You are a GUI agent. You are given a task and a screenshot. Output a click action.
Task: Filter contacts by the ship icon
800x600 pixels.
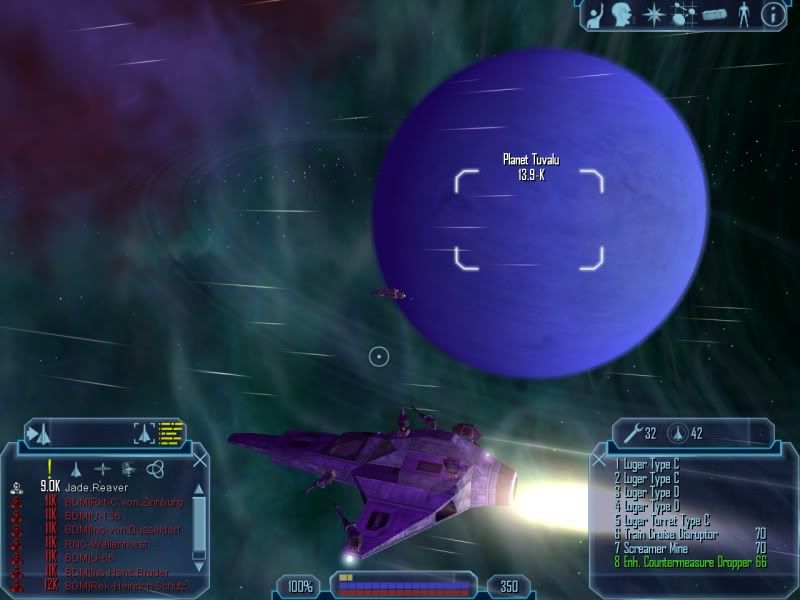tap(75, 468)
